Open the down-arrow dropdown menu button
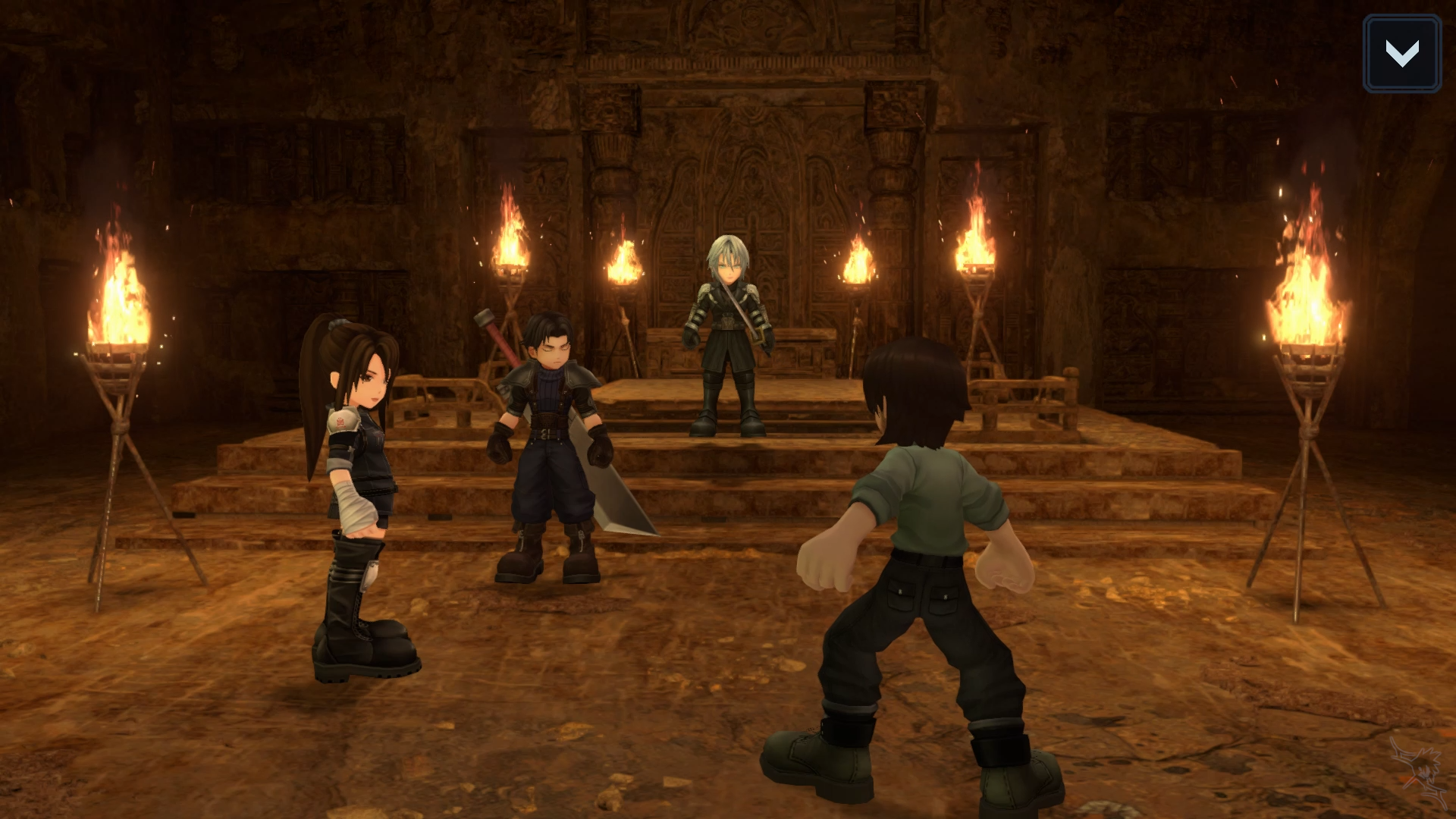Image resolution: width=1456 pixels, height=819 pixels. [x=1401, y=54]
